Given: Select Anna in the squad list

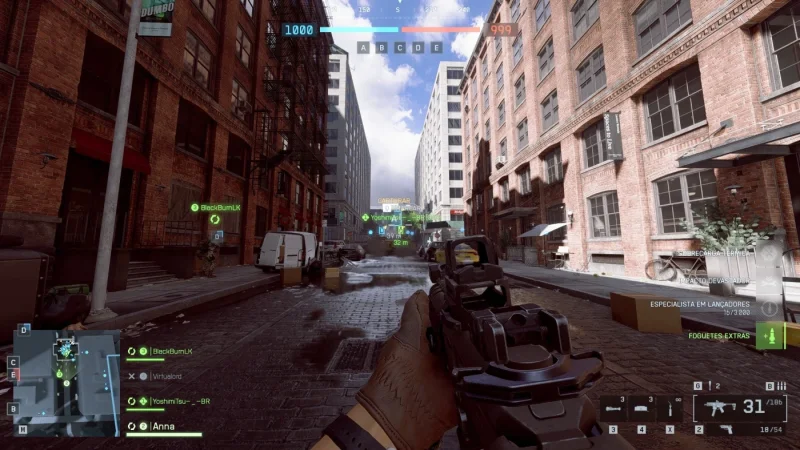Looking at the screenshot, I should click(x=163, y=425).
